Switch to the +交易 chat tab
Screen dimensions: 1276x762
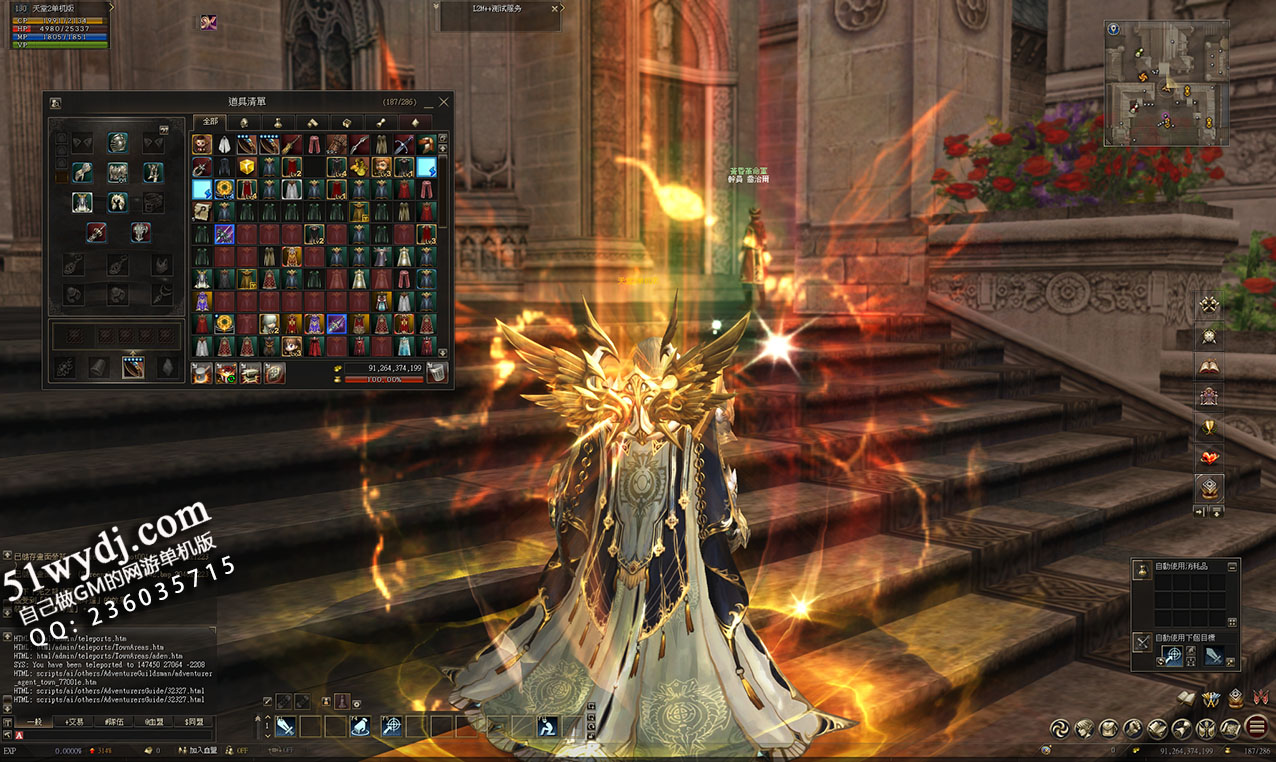tap(73, 721)
